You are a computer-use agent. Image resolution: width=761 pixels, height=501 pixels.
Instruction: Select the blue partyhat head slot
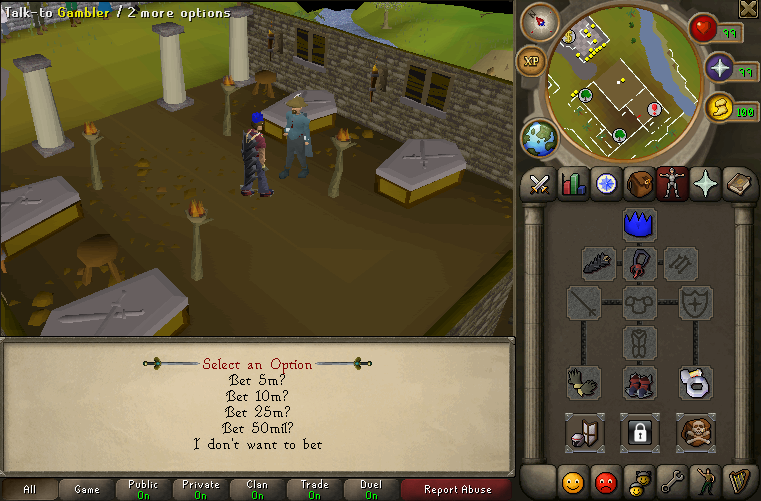point(639,224)
